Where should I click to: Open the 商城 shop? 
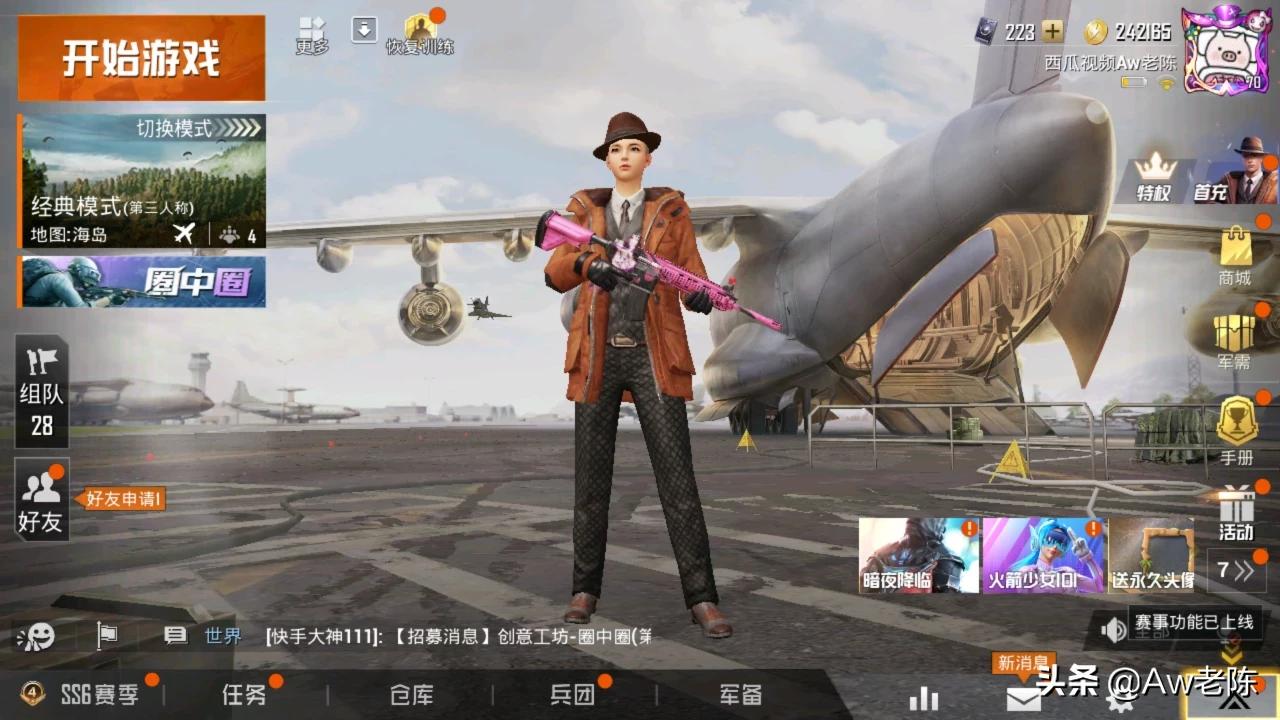pos(1235,256)
